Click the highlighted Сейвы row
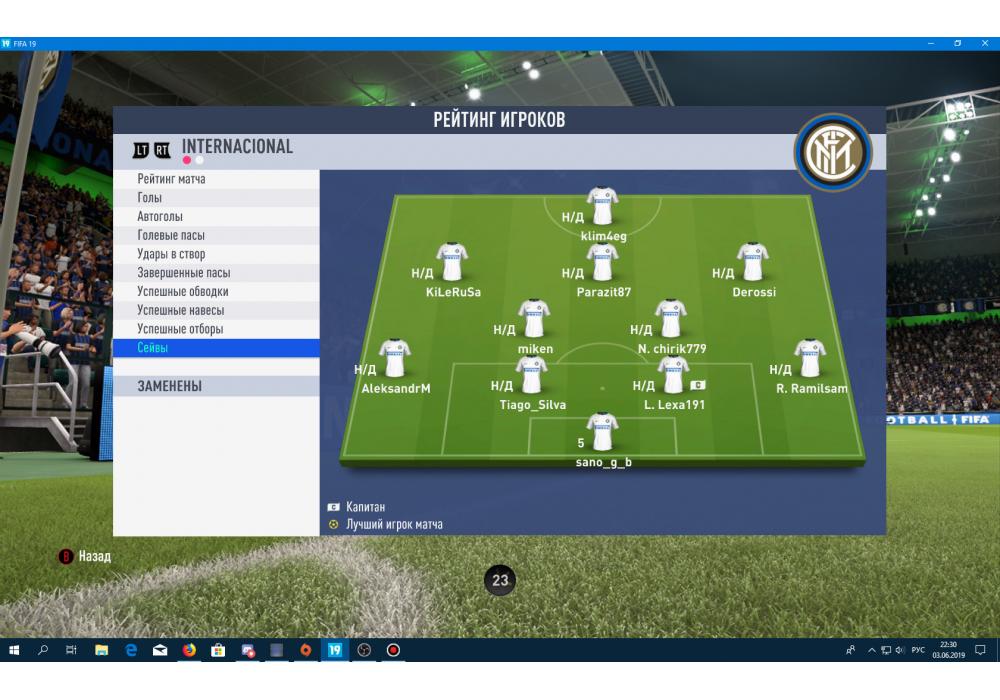 [216, 348]
